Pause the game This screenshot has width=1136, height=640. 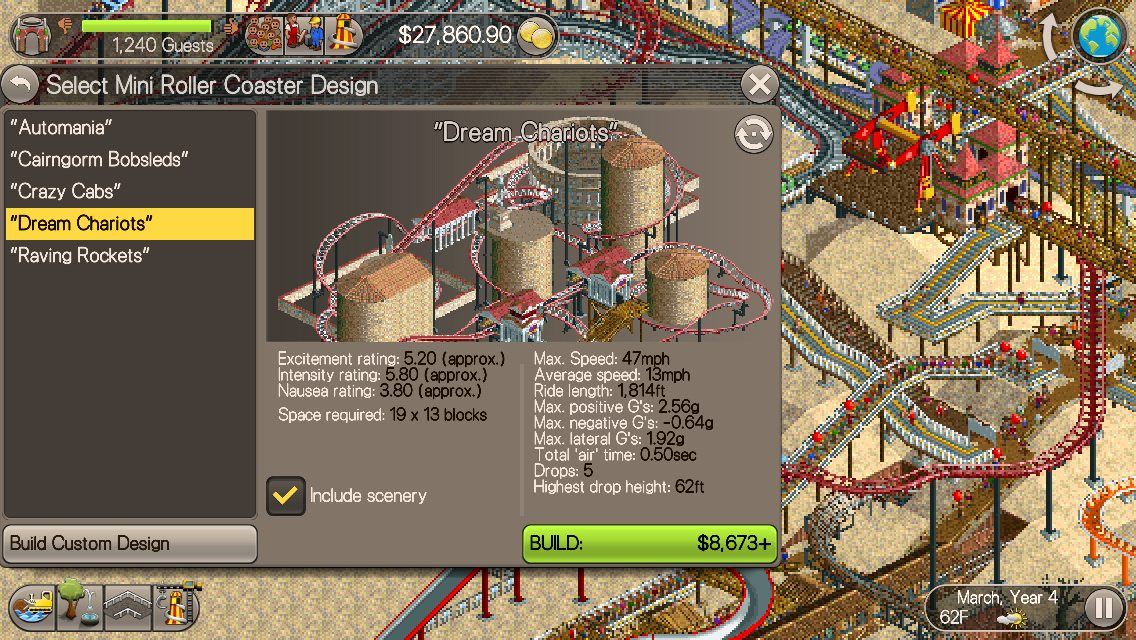click(1103, 606)
